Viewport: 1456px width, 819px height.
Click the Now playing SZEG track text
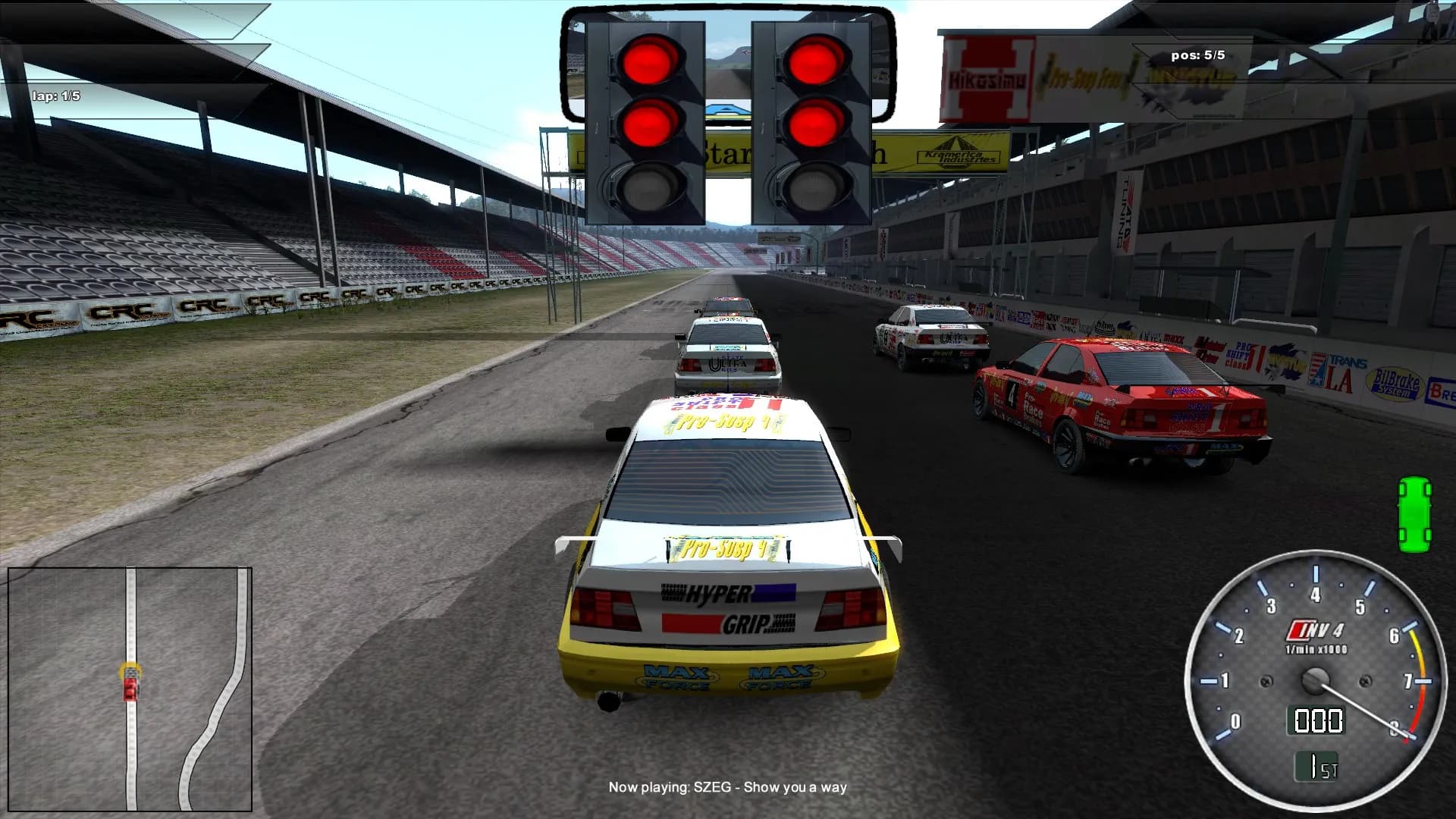pos(727,788)
